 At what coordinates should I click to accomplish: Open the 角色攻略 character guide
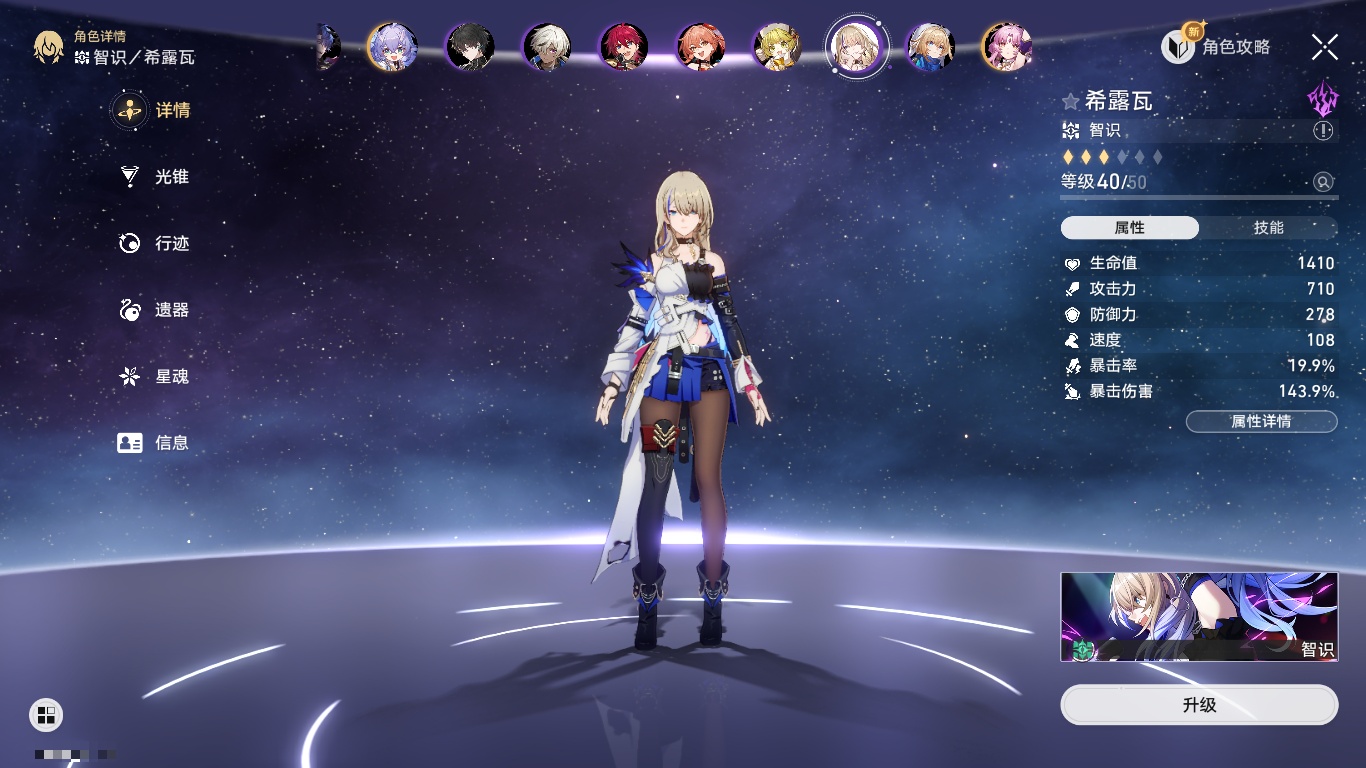click(x=1217, y=46)
